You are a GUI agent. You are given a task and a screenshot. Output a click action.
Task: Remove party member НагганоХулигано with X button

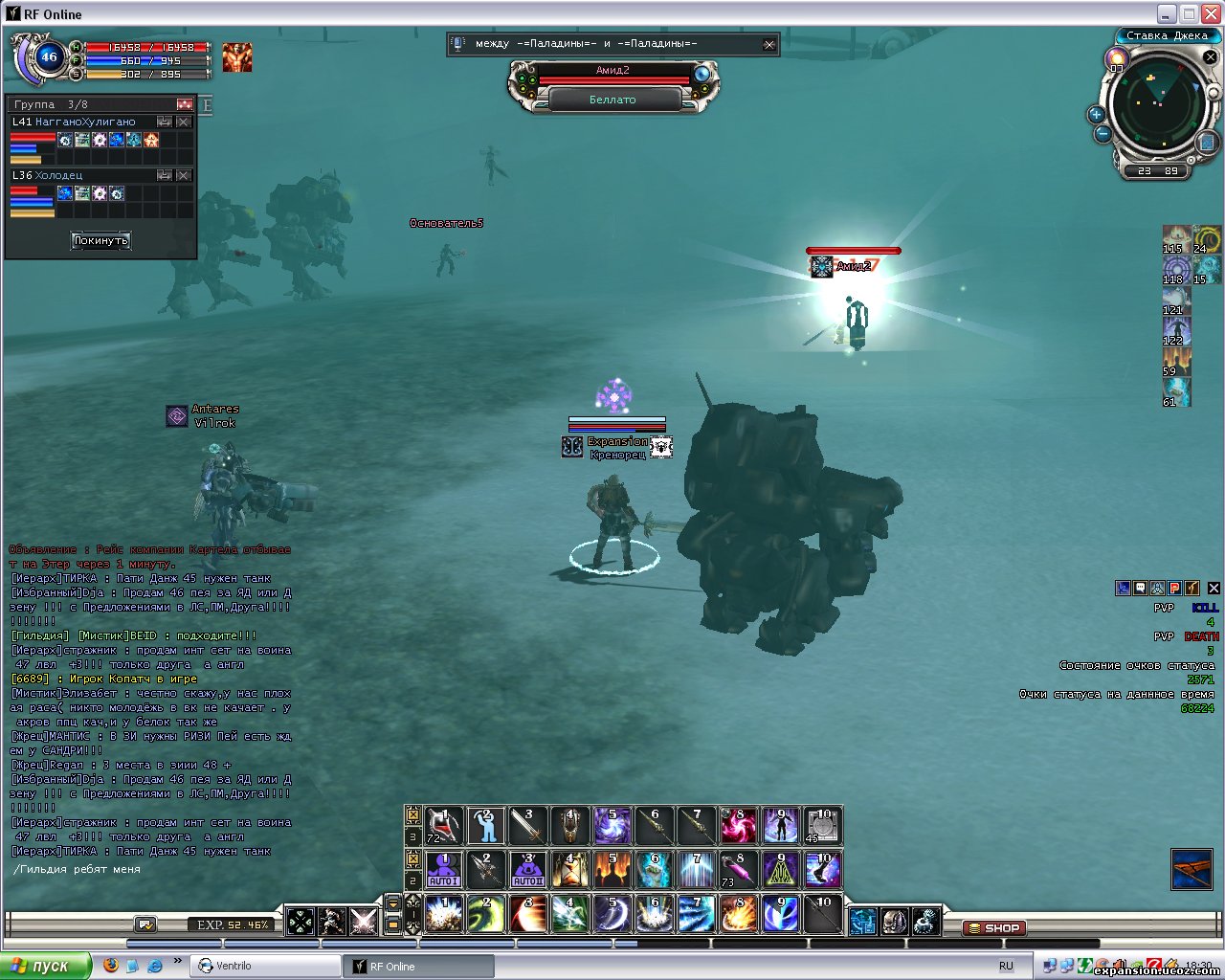click(x=184, y=122)
